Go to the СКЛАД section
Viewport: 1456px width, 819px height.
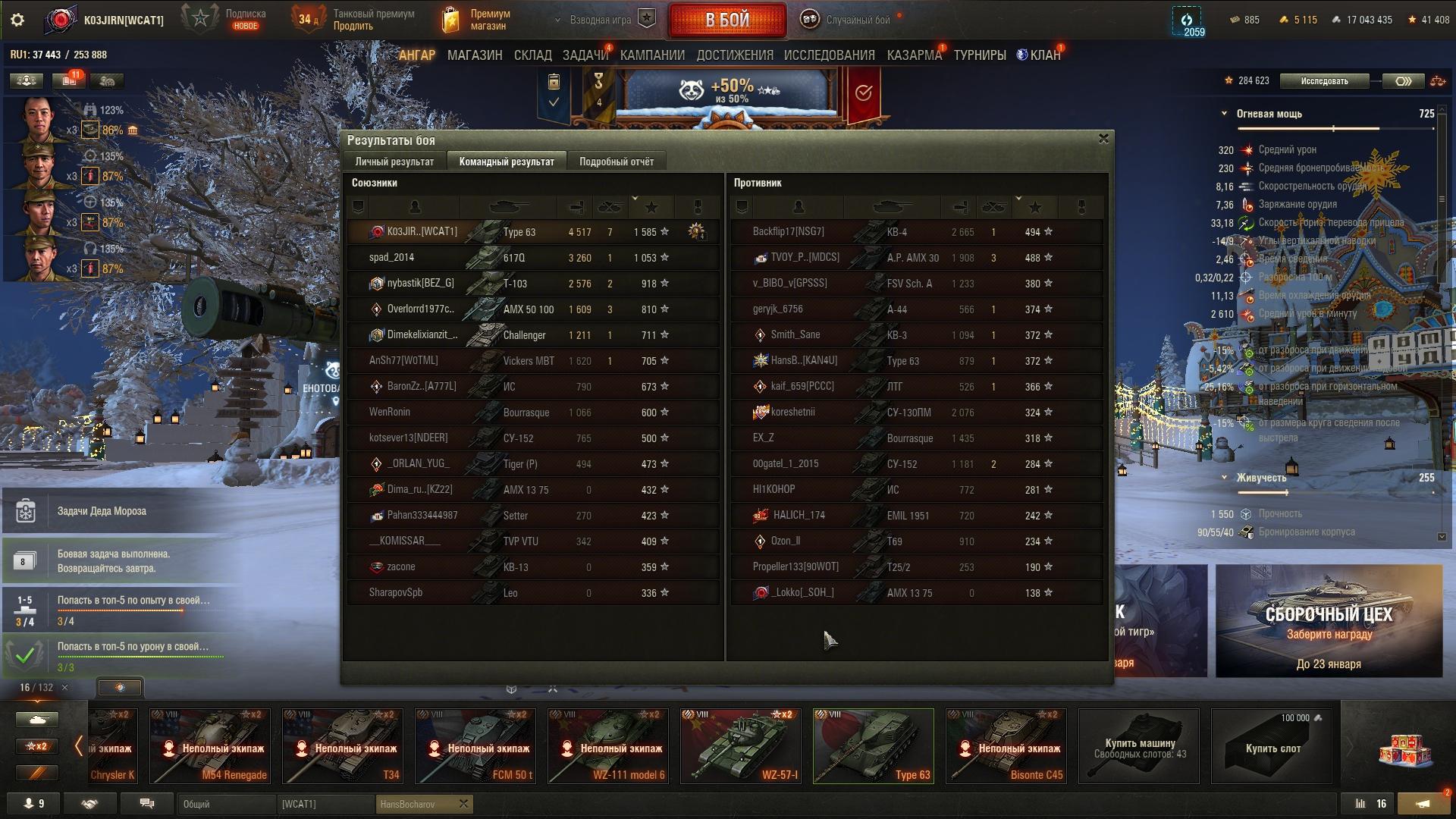(532, 55)
